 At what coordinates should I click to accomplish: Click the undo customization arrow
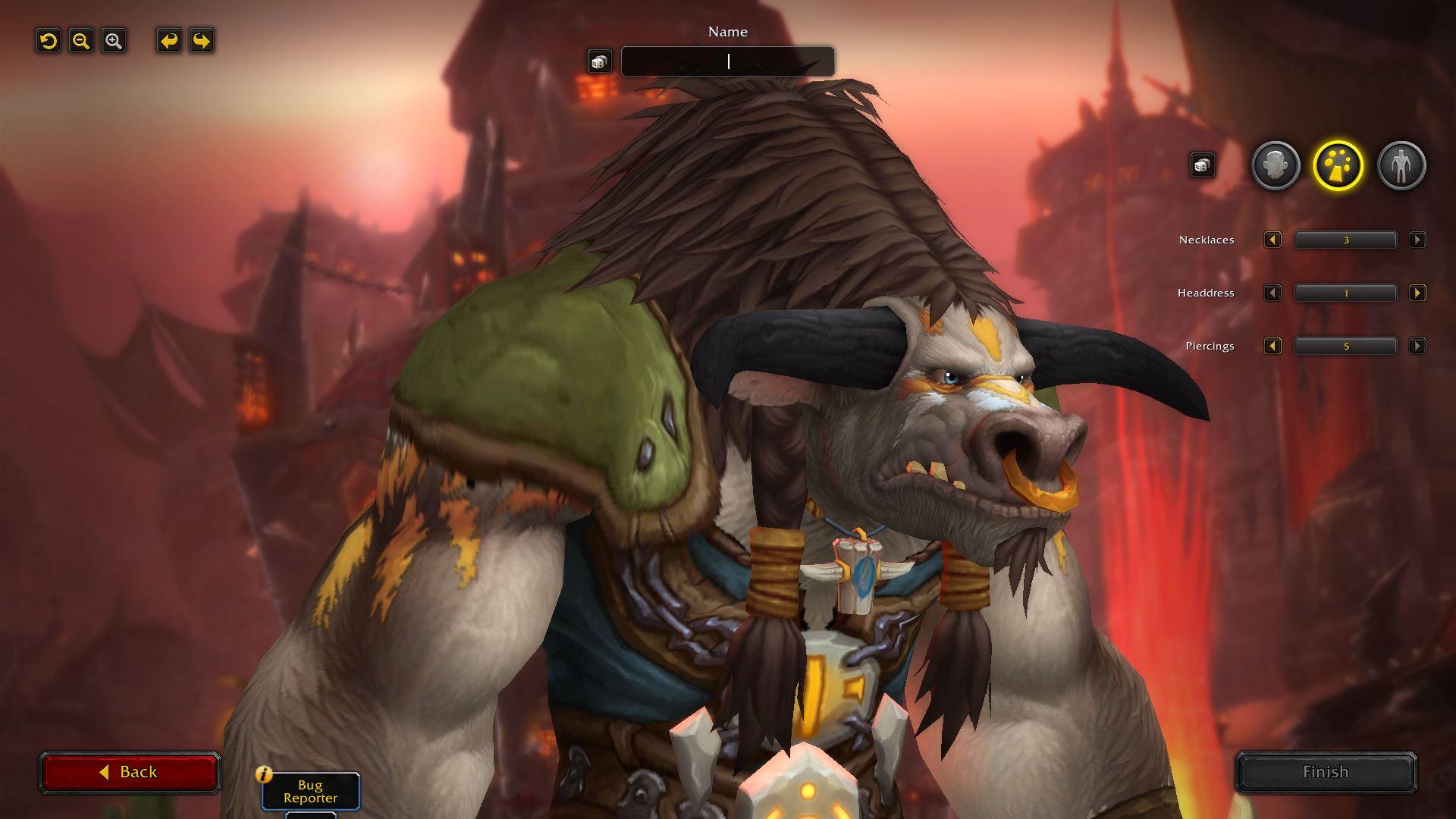point(168,41)
